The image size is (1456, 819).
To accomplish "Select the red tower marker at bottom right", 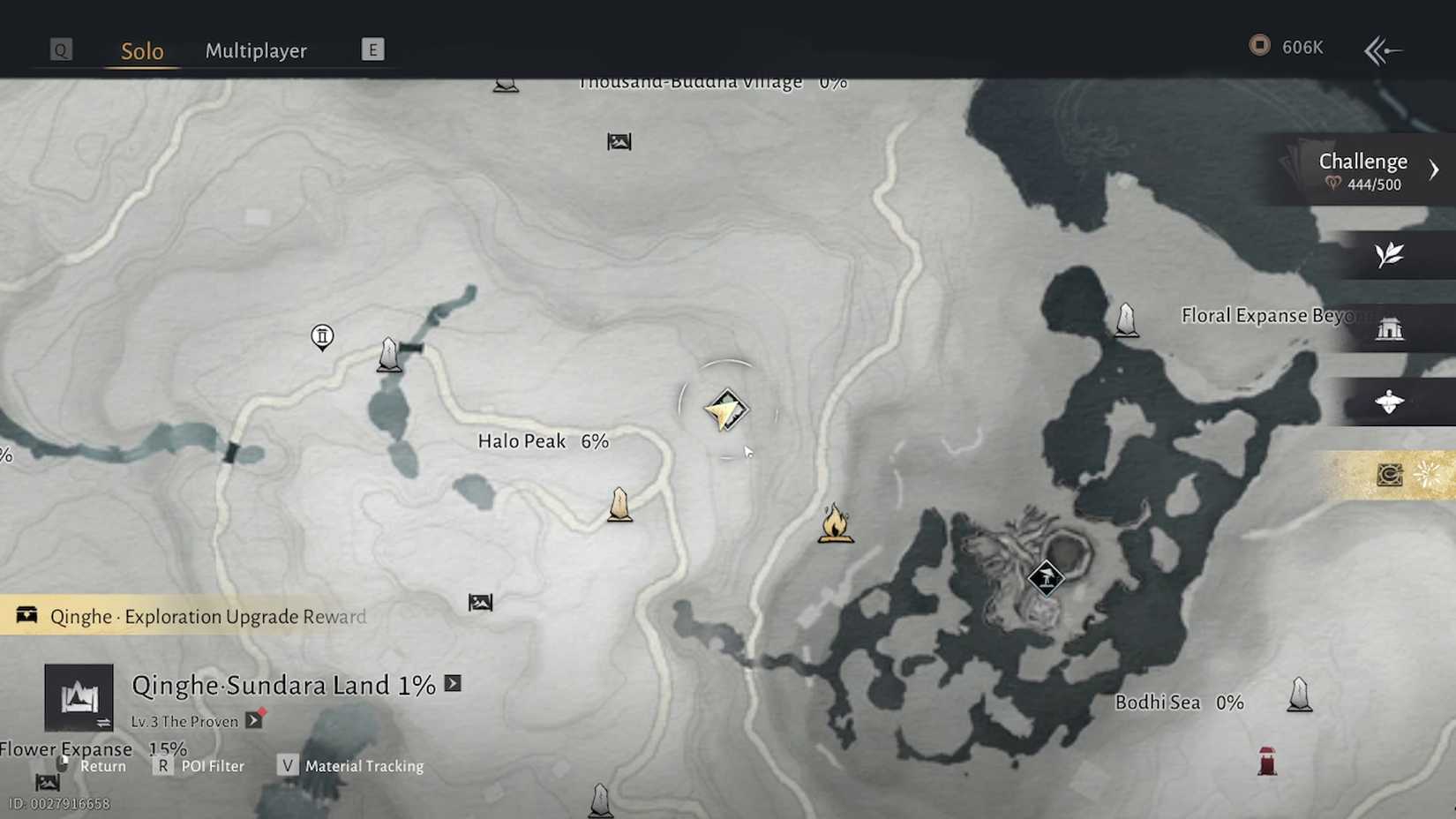I will click(x=1265, y=761).
